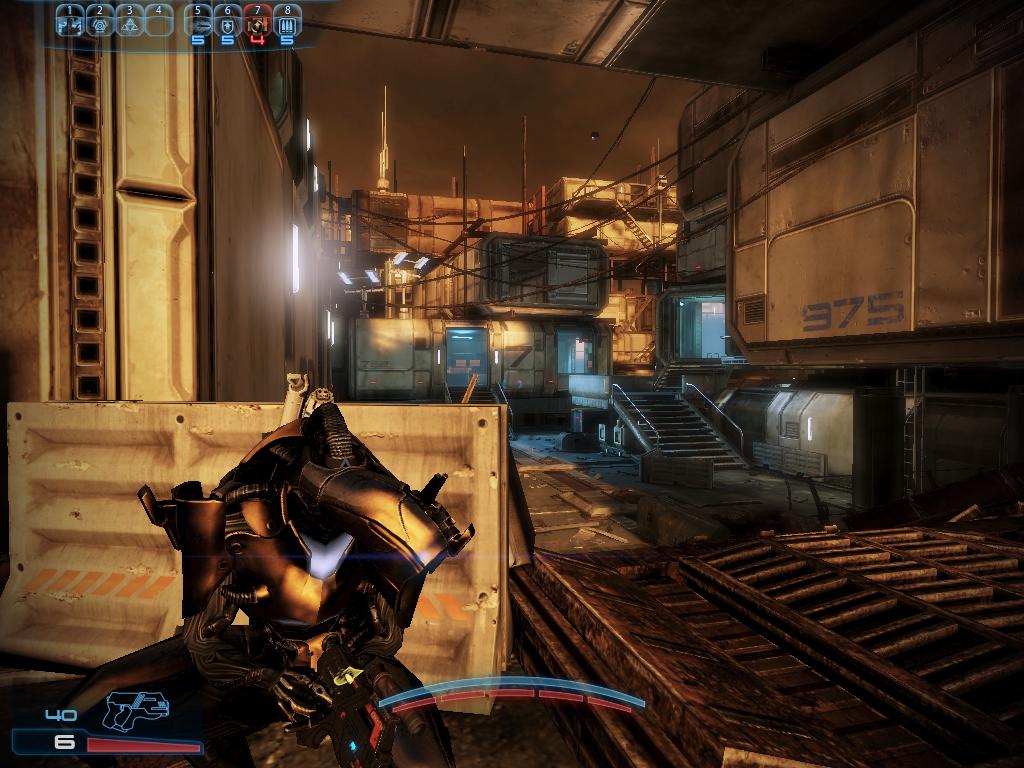Viewport: 1024px width, 768px height.
Task: Use the ammo pack in slot 8
Action: click(287, 24)
